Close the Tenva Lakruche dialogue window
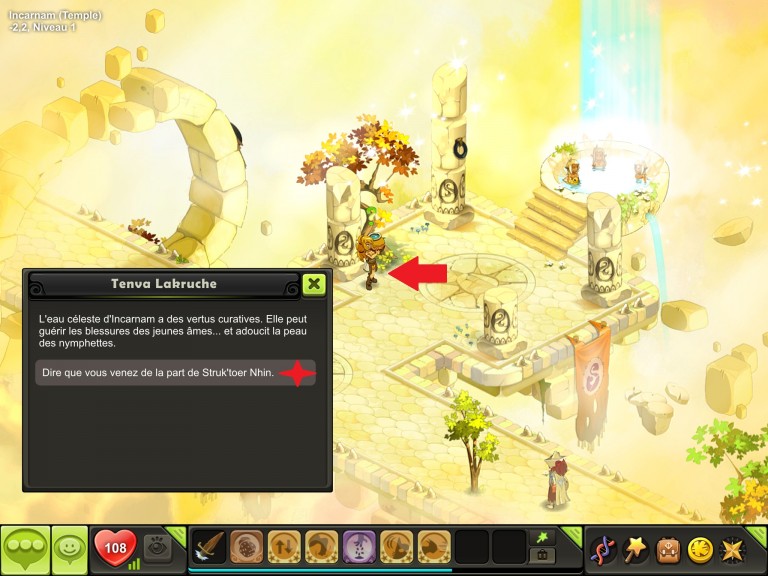 pos(314,284)
